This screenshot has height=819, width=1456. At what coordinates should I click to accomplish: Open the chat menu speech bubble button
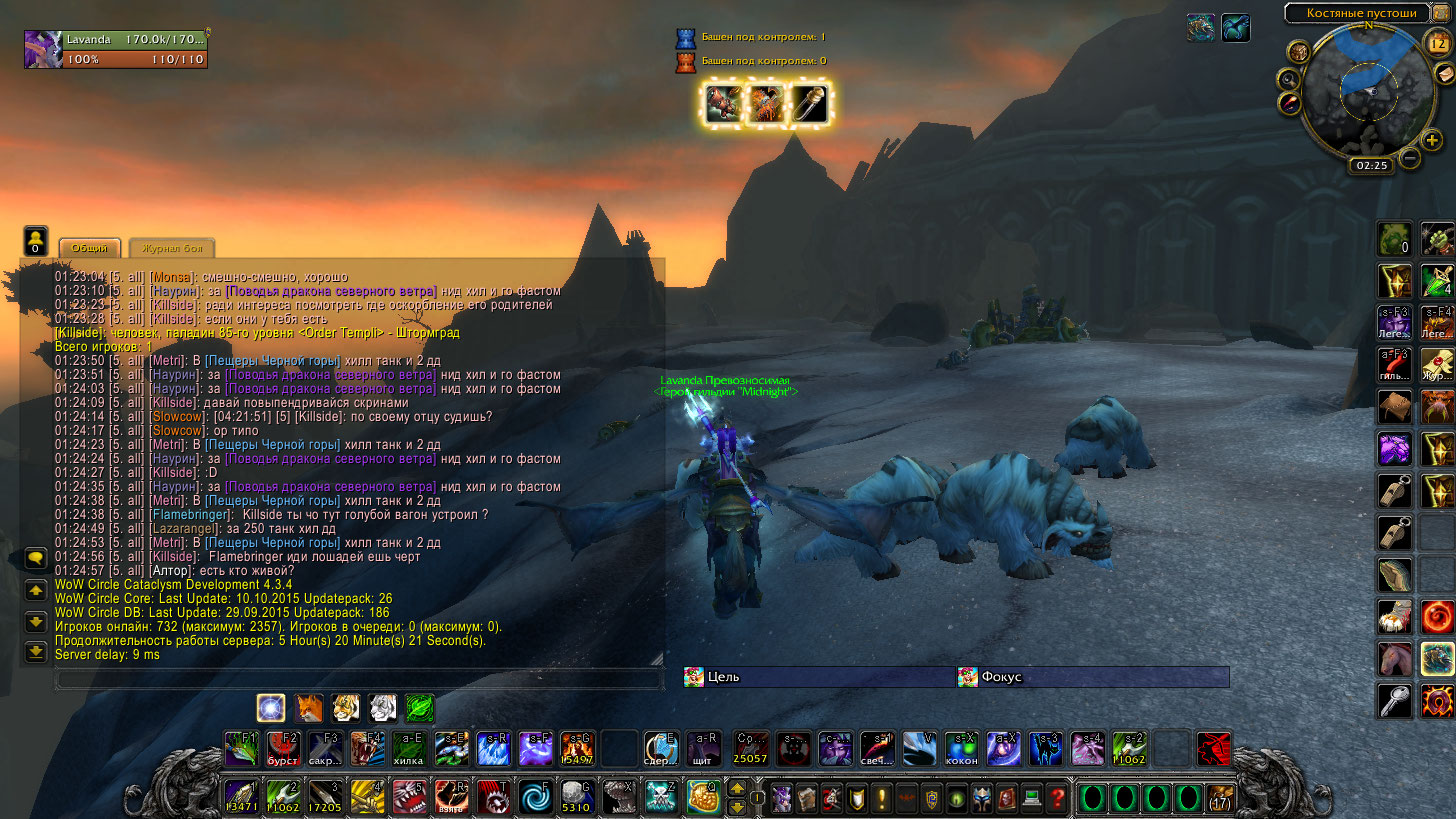pos(35,558)
